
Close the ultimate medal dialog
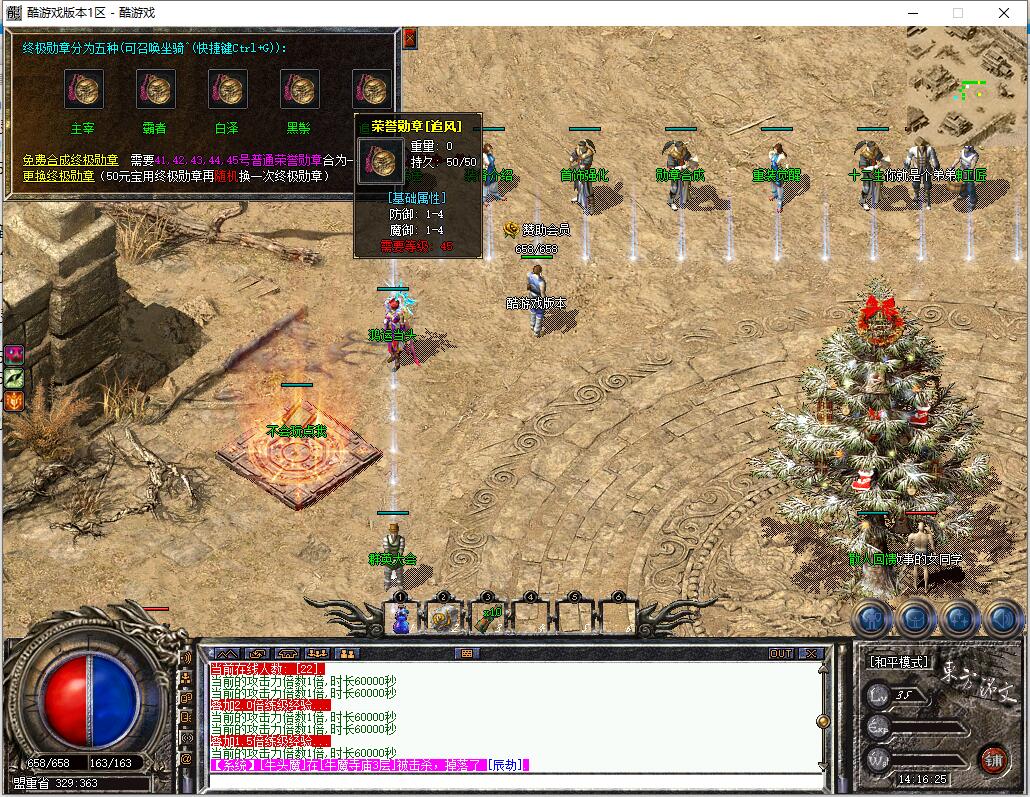(x=409, y=38)
